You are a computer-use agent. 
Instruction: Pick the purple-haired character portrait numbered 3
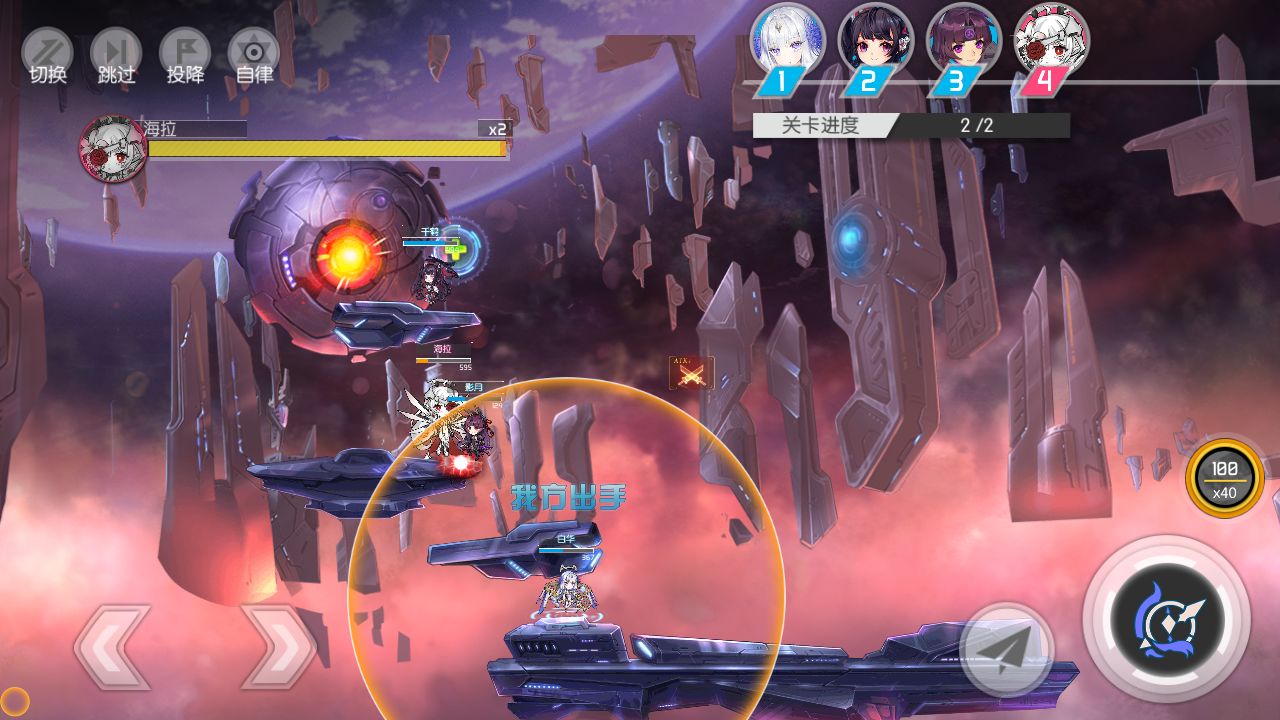coord(963,42)
